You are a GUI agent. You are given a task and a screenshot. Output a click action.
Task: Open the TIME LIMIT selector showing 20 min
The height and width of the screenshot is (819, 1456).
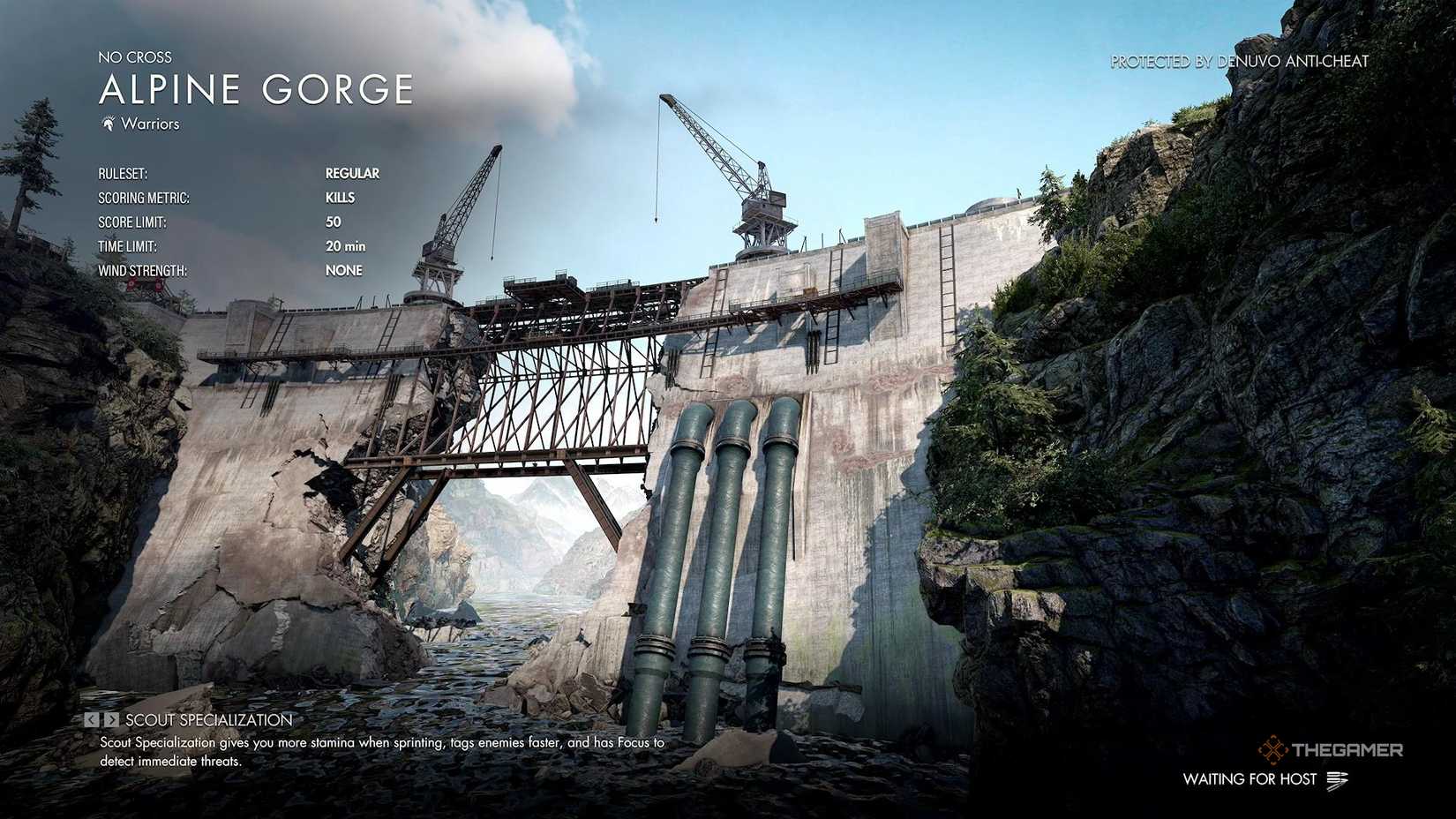(x=346, y=246)
